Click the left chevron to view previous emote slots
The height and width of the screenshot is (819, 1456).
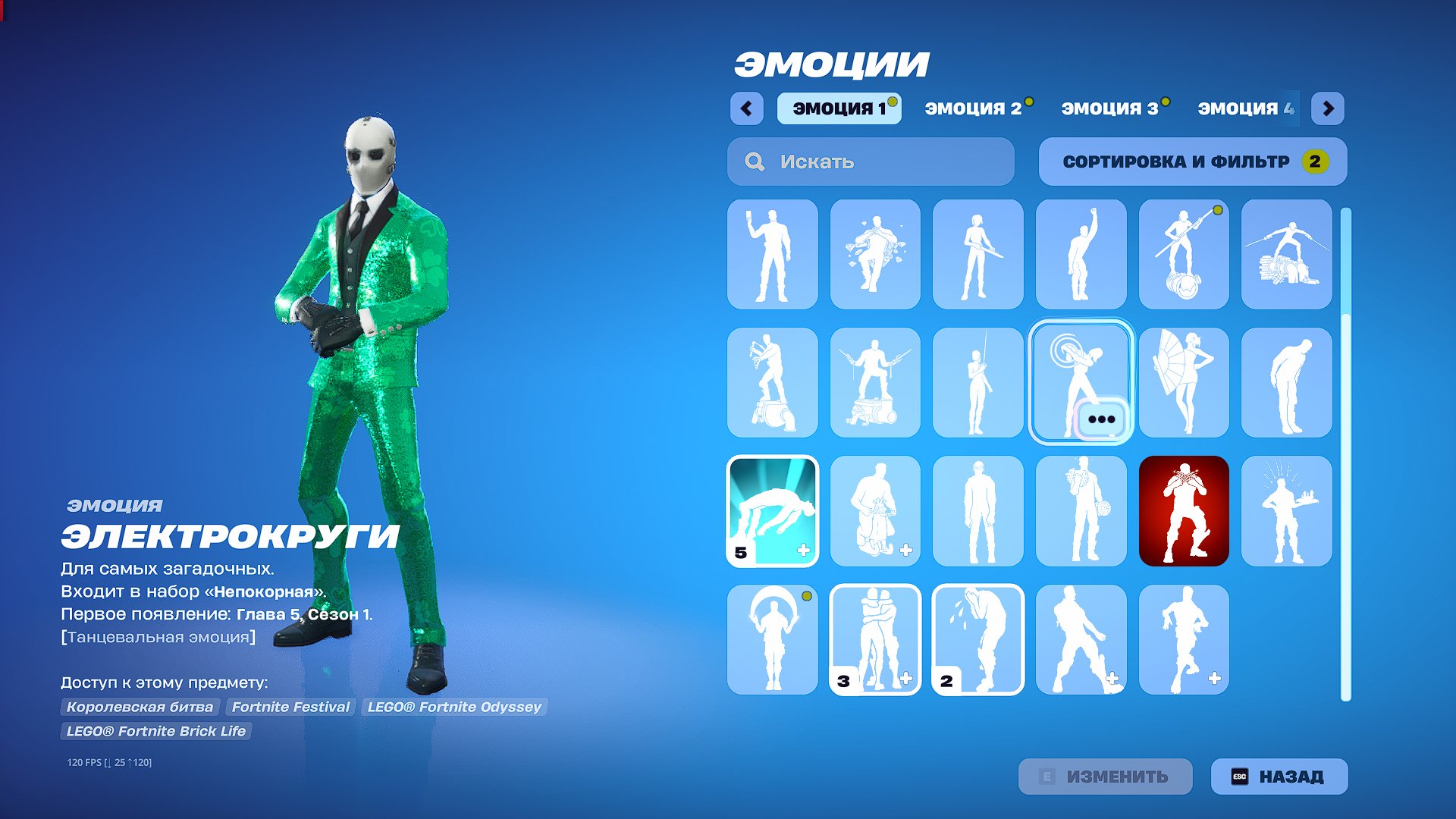click(748, 109)
